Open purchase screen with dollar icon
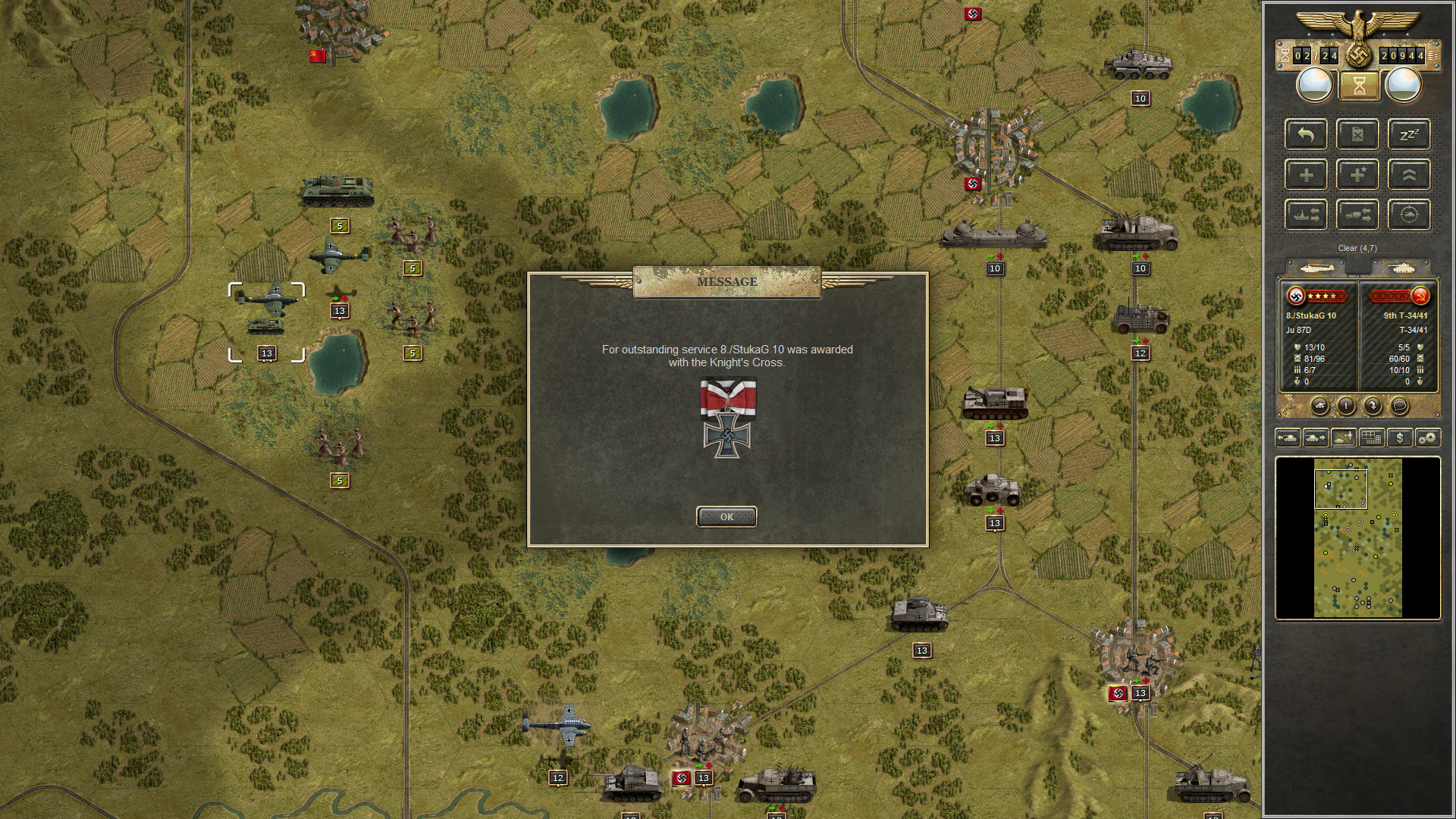The width and height of the screenshot is (1456, 819). [x=1400, y=438]
